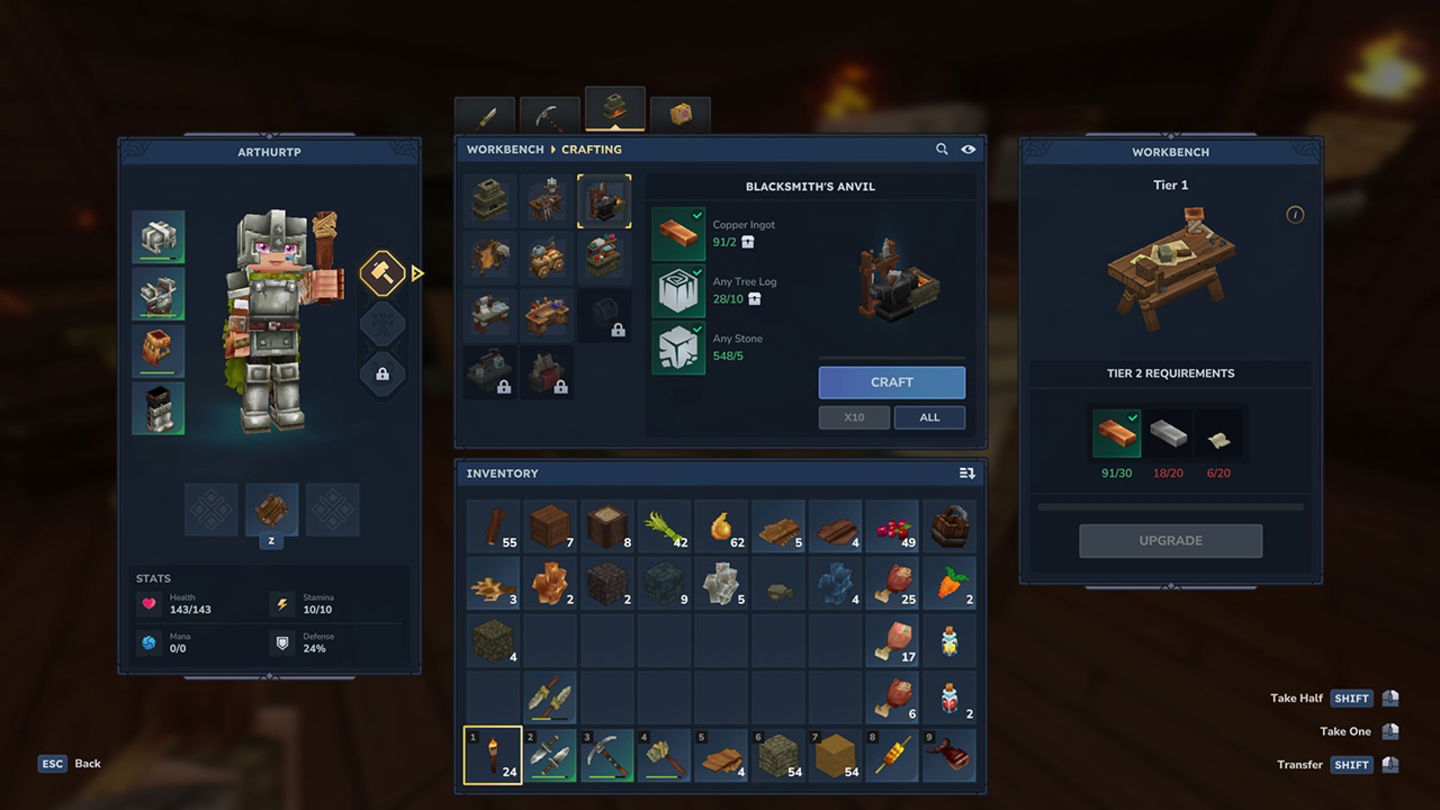Switch to the pickaxe tools tab
The image size is (1440, 810).
[x=549, y=116]
